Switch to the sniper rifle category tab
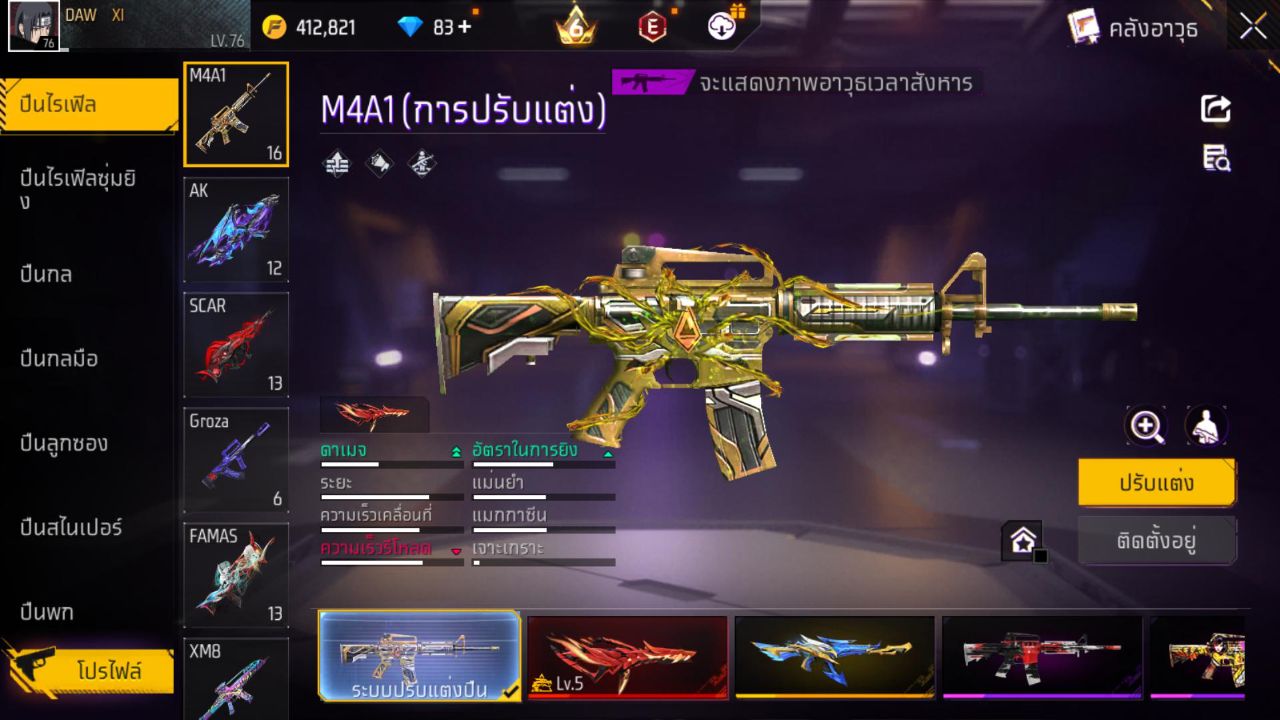This screenshot has height=720, width=1280. [70, 528]
